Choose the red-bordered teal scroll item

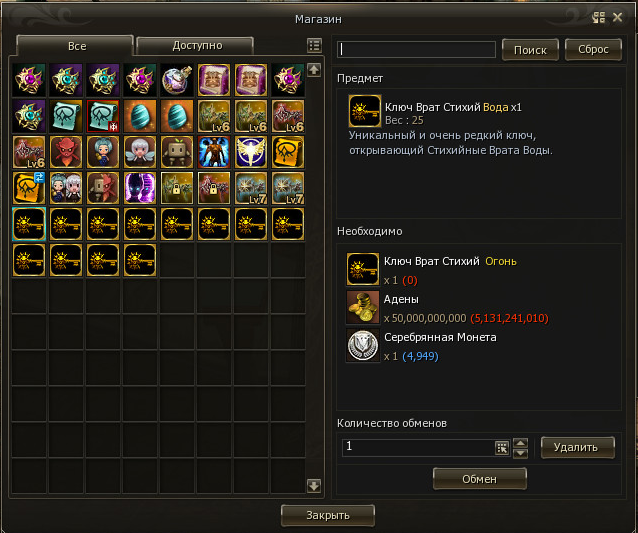(x=103, y=116)
